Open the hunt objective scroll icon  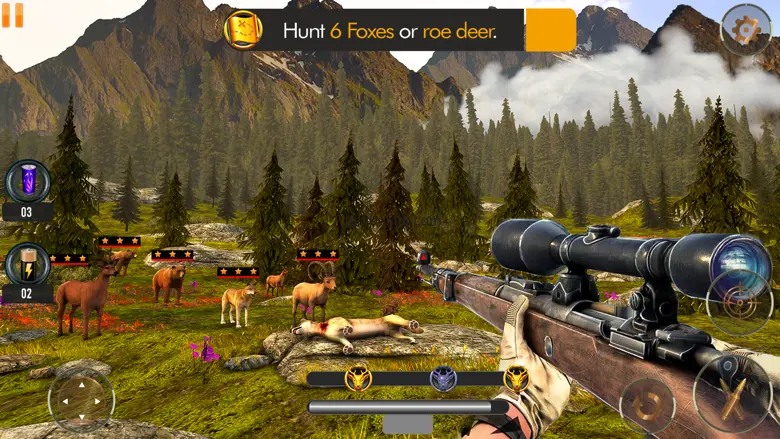[x=244, y=30]
